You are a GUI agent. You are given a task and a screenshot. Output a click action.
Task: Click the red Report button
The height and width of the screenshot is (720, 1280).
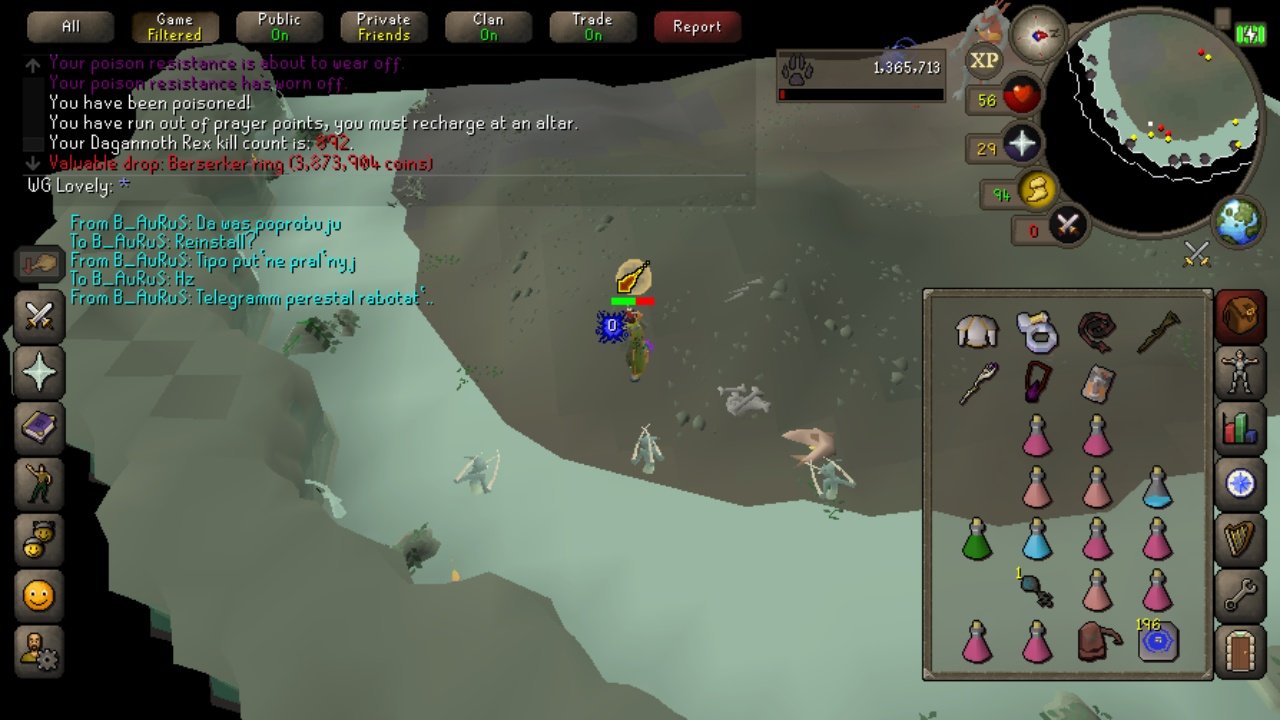pos(697,27)
